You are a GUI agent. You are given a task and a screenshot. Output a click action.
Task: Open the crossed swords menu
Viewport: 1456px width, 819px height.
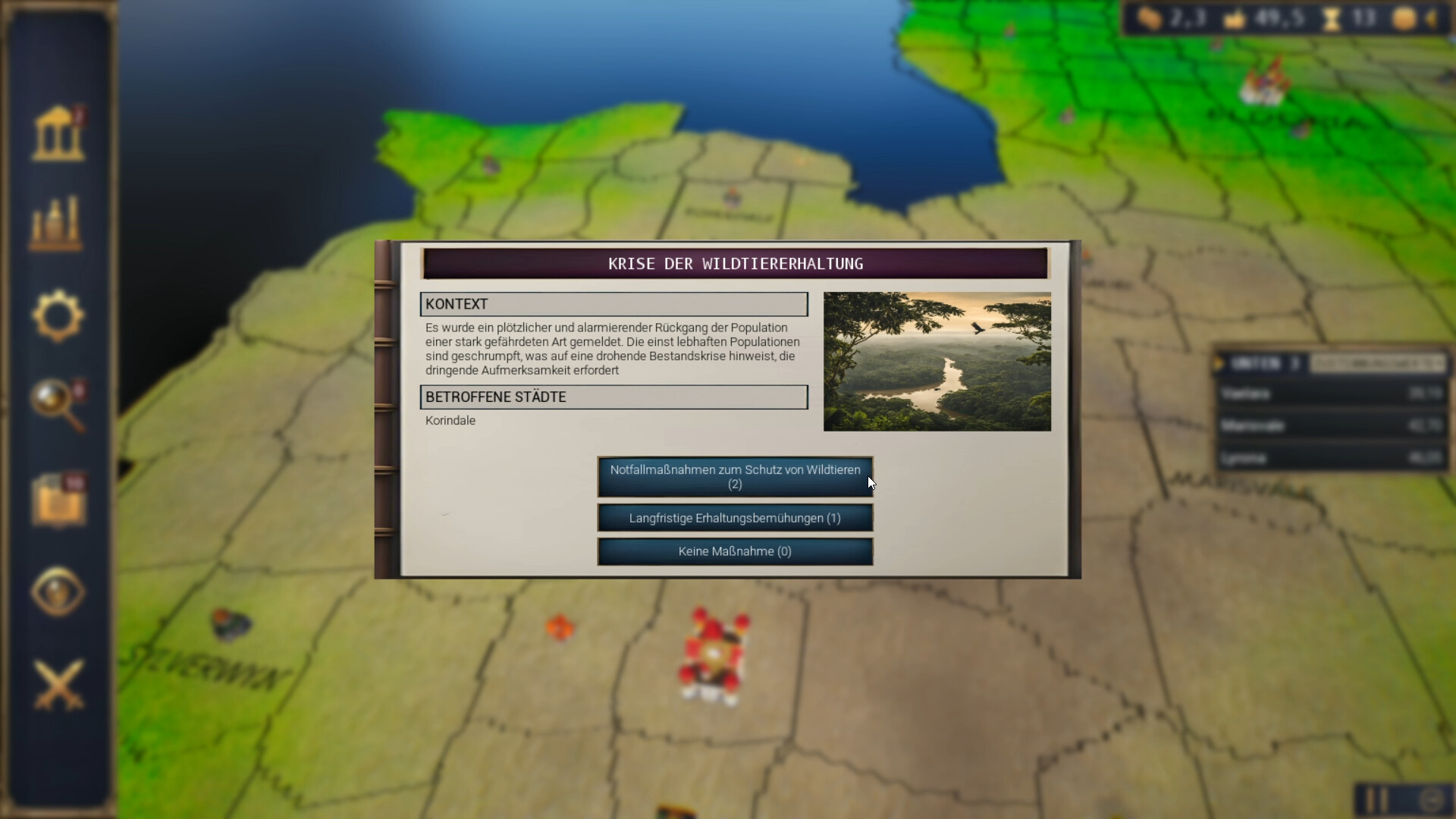[58, 684]
